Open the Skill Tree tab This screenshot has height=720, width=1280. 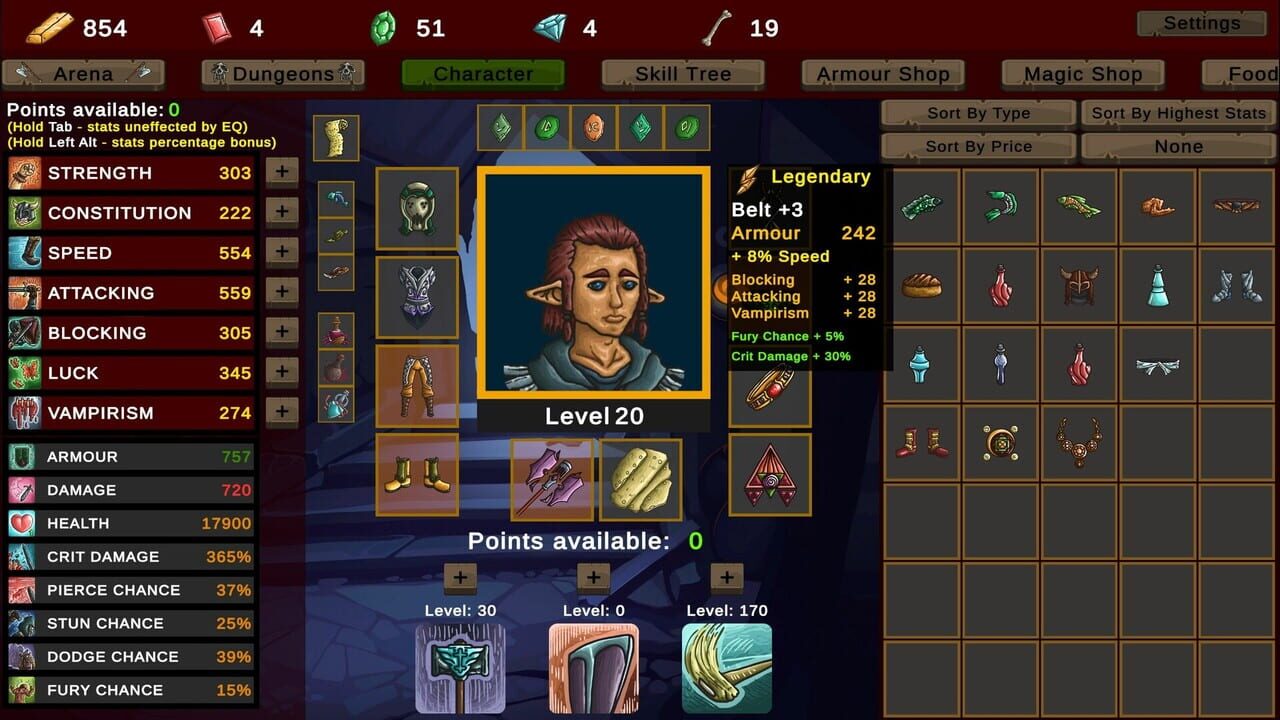[682, 73]
